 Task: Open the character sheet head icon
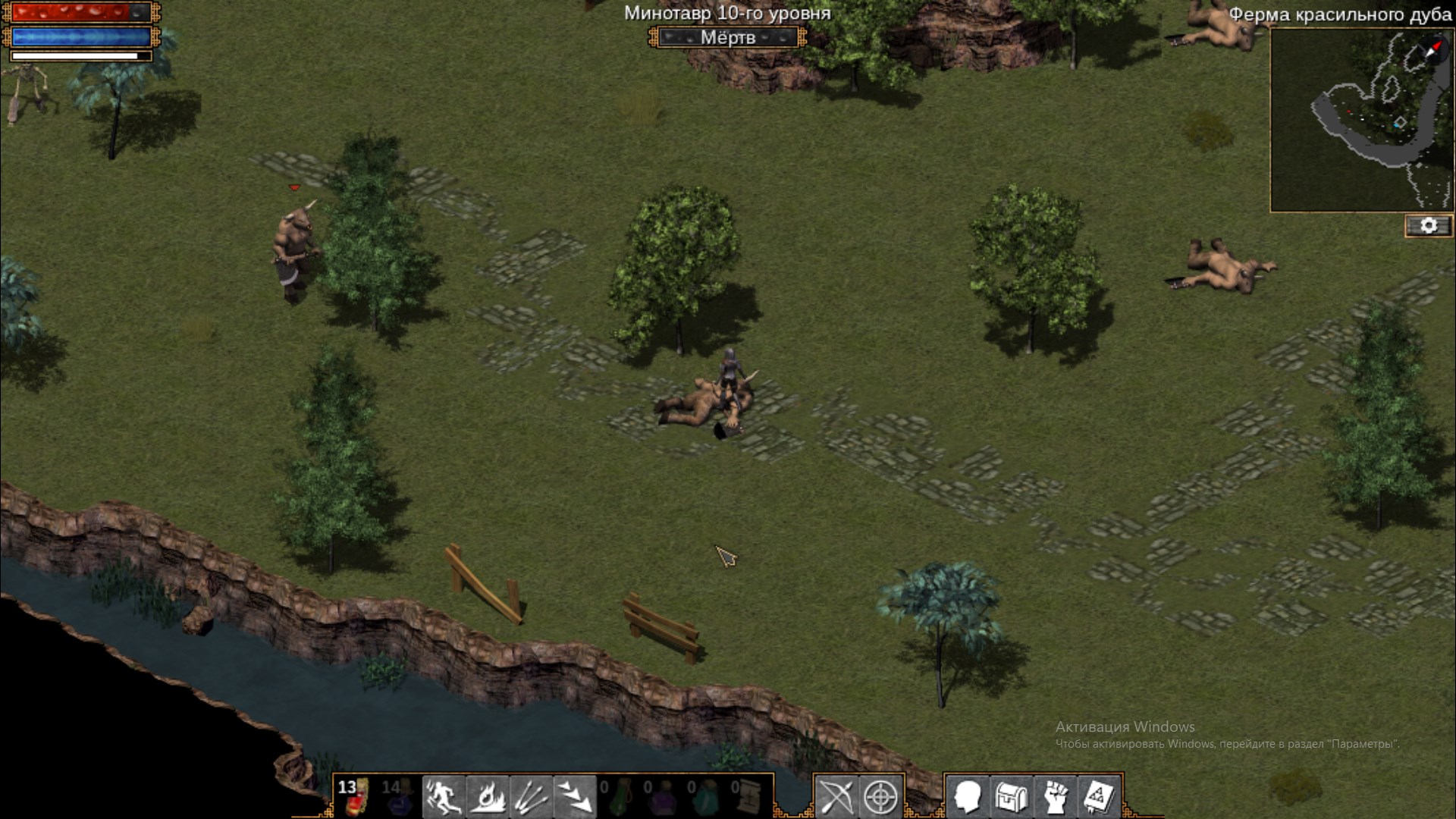click(x=968, y=797)
